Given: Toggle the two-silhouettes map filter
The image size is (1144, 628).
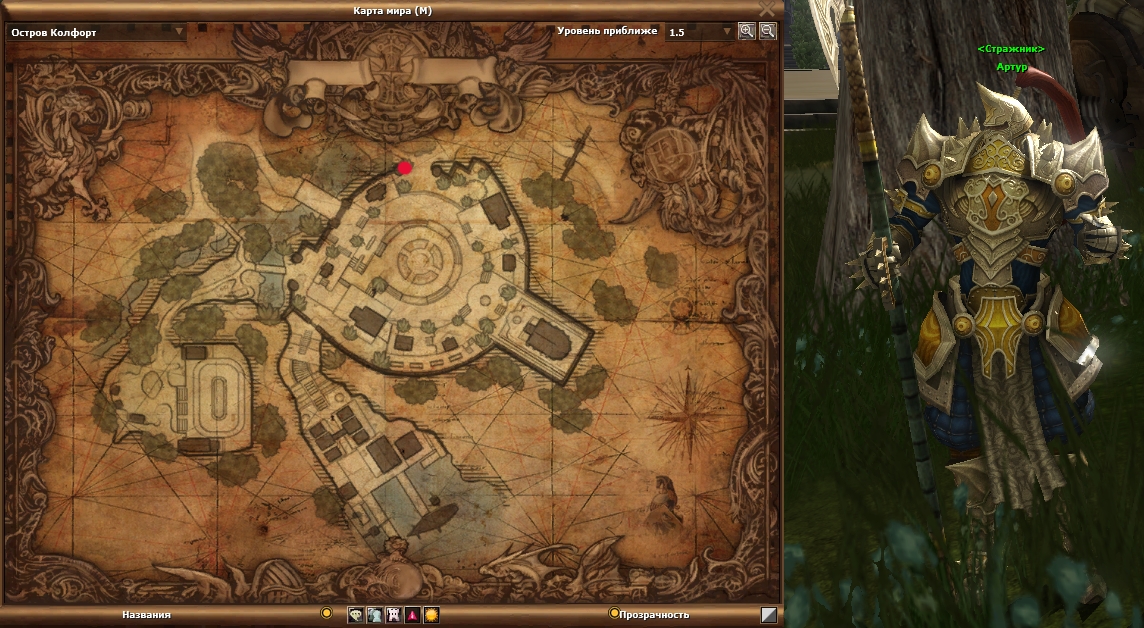Looking at the screenshot, I should pos(374,615).
